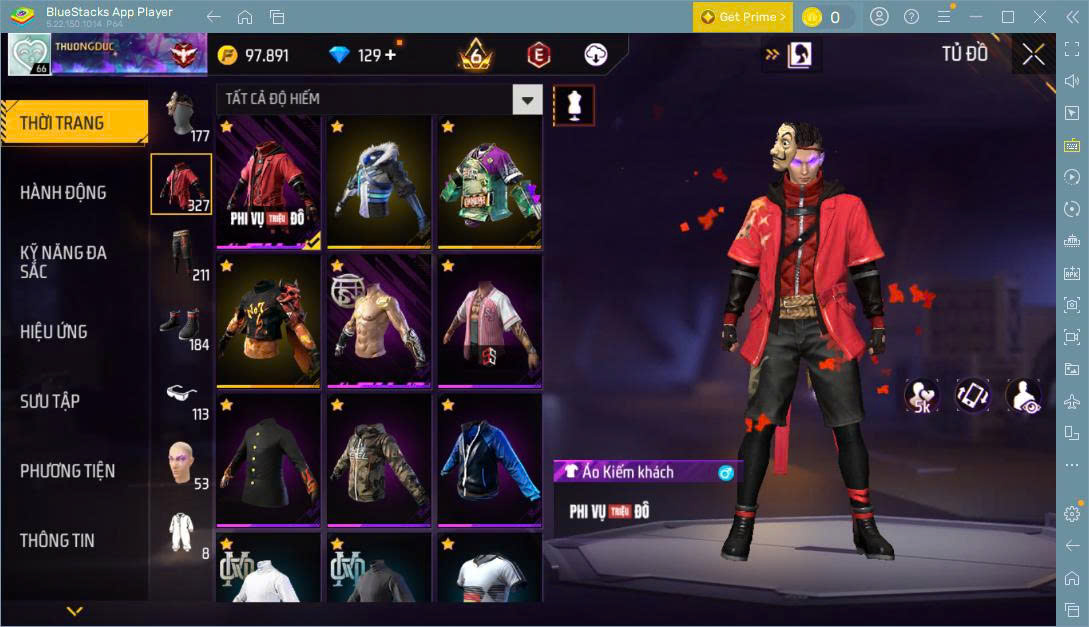Choose the white fur-hooded jacket

tap(379, 180)
